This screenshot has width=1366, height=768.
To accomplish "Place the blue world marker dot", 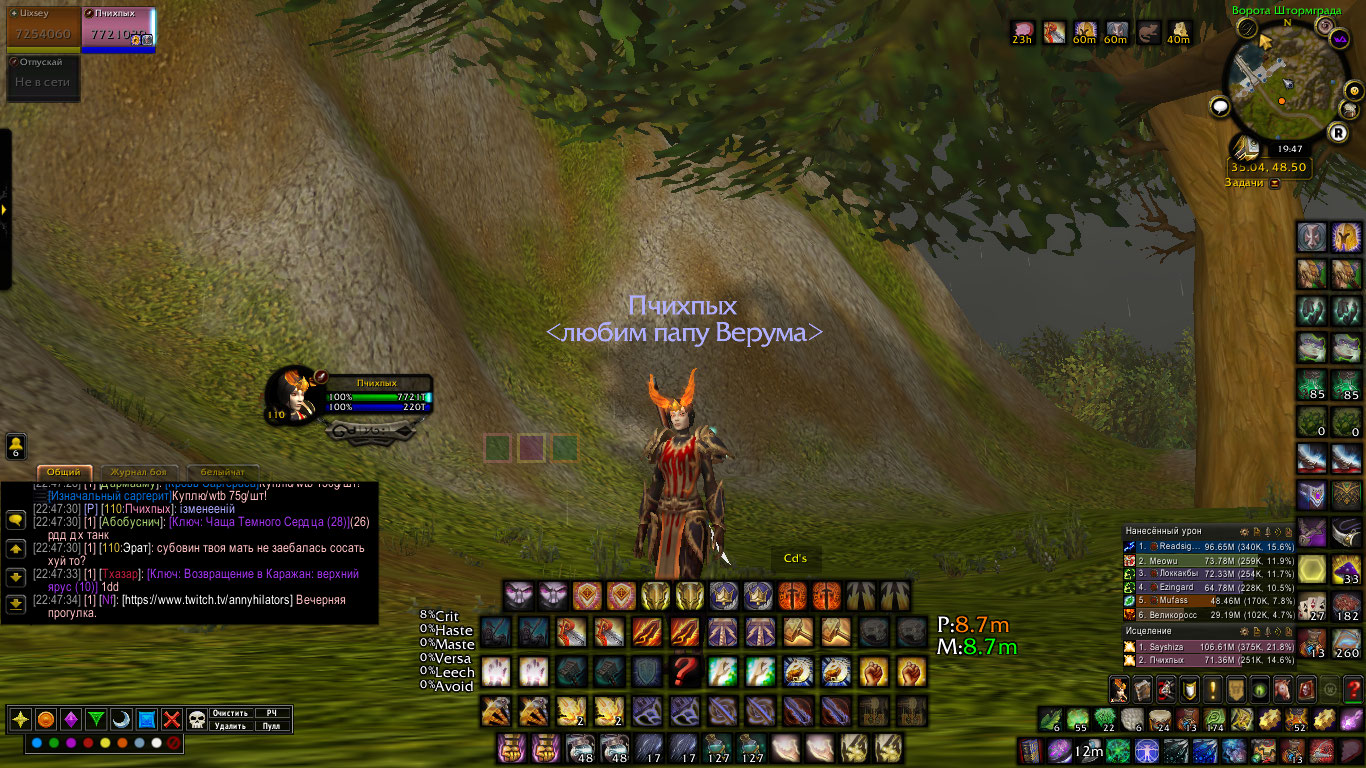I will tap(37, 743).
